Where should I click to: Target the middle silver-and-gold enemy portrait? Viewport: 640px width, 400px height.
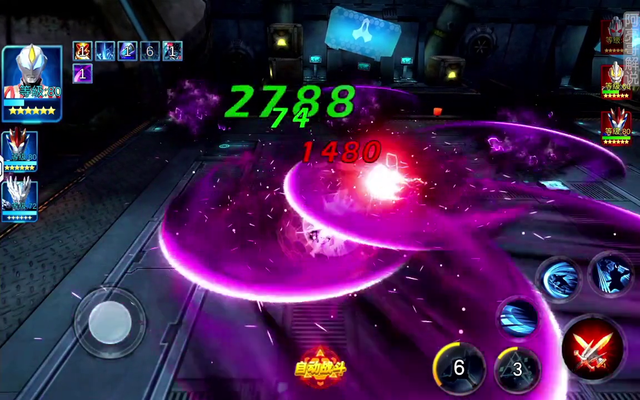coord(616,78)
